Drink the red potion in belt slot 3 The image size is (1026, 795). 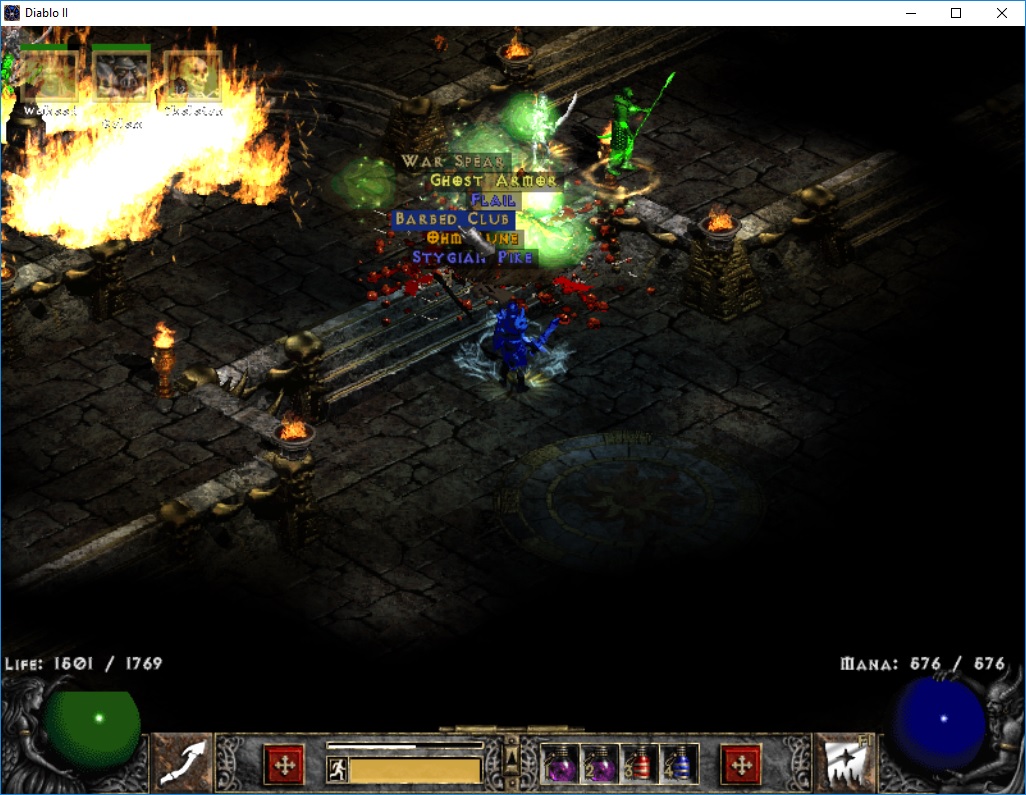[639, 765]
